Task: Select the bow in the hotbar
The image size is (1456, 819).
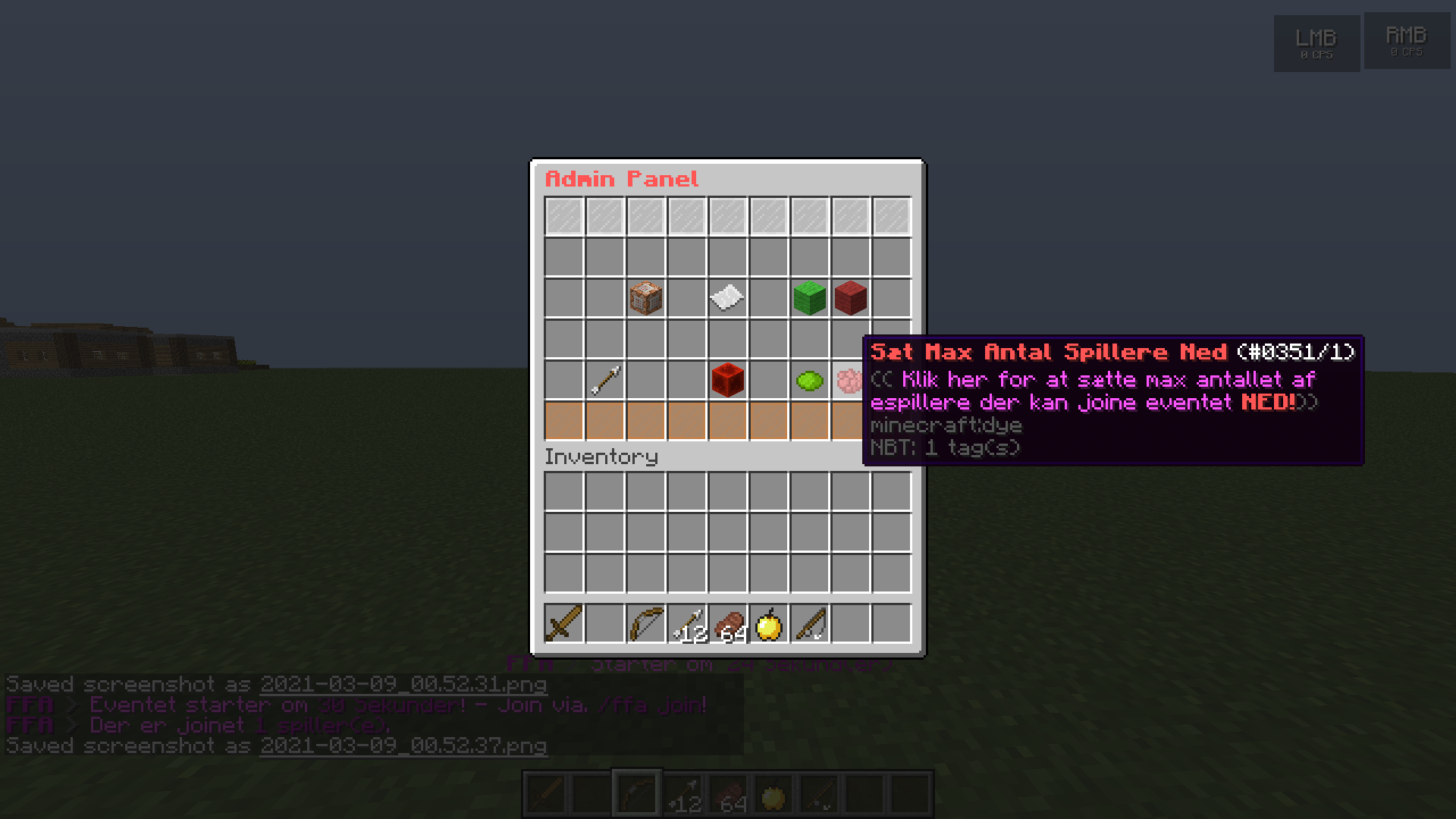Action: tap(645, 622)
